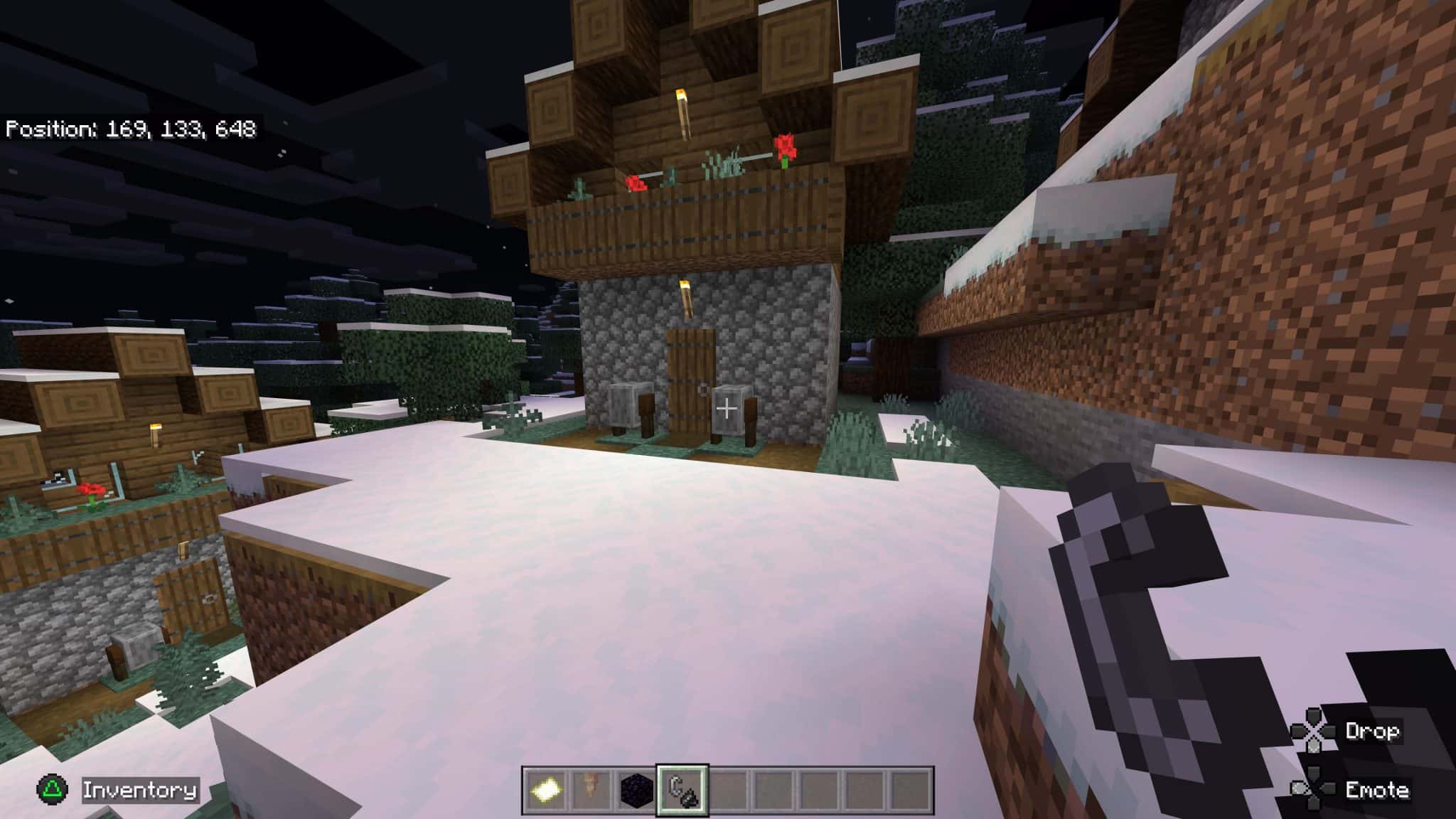Click the crosshair at screen center
This screenshot has width=1456, height=819.
coord(728,409)
